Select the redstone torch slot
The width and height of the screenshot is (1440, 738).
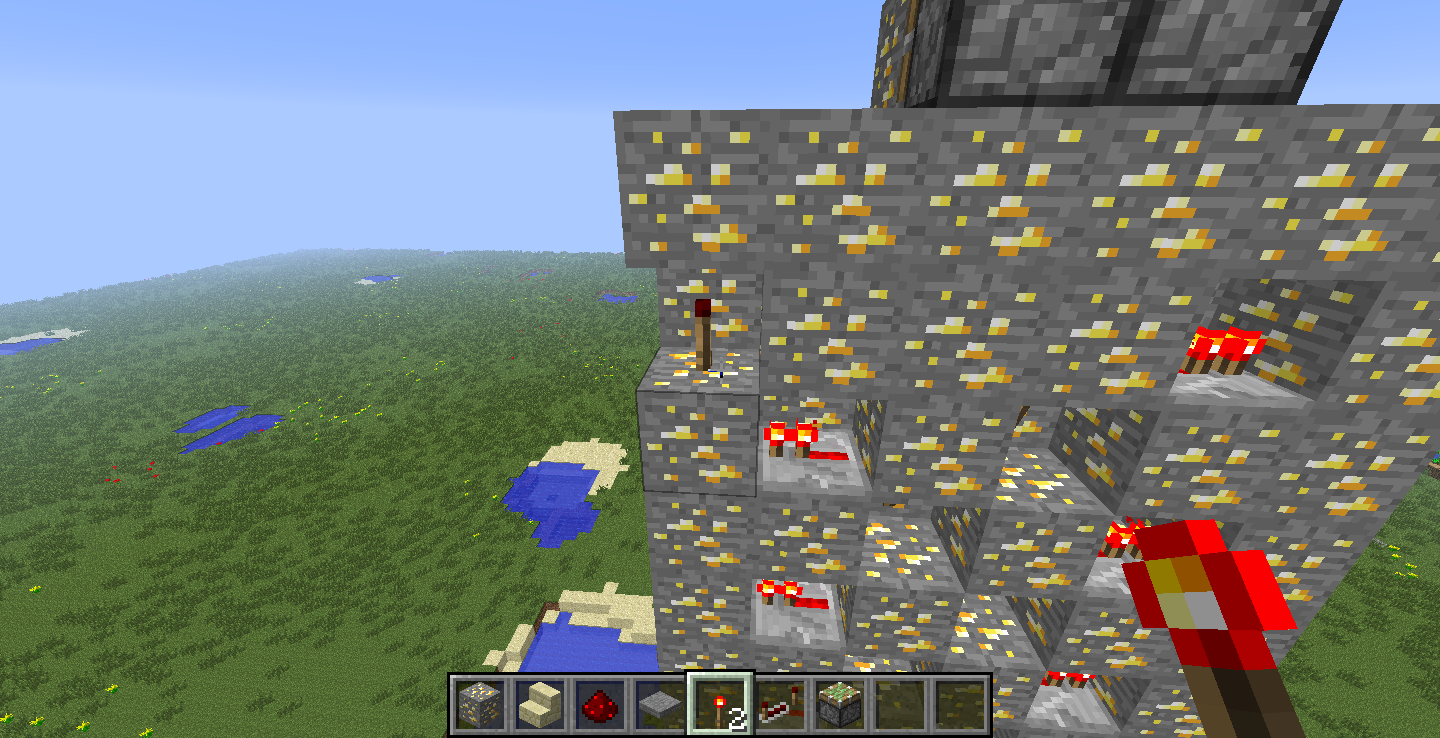click(x=720, y=705)
